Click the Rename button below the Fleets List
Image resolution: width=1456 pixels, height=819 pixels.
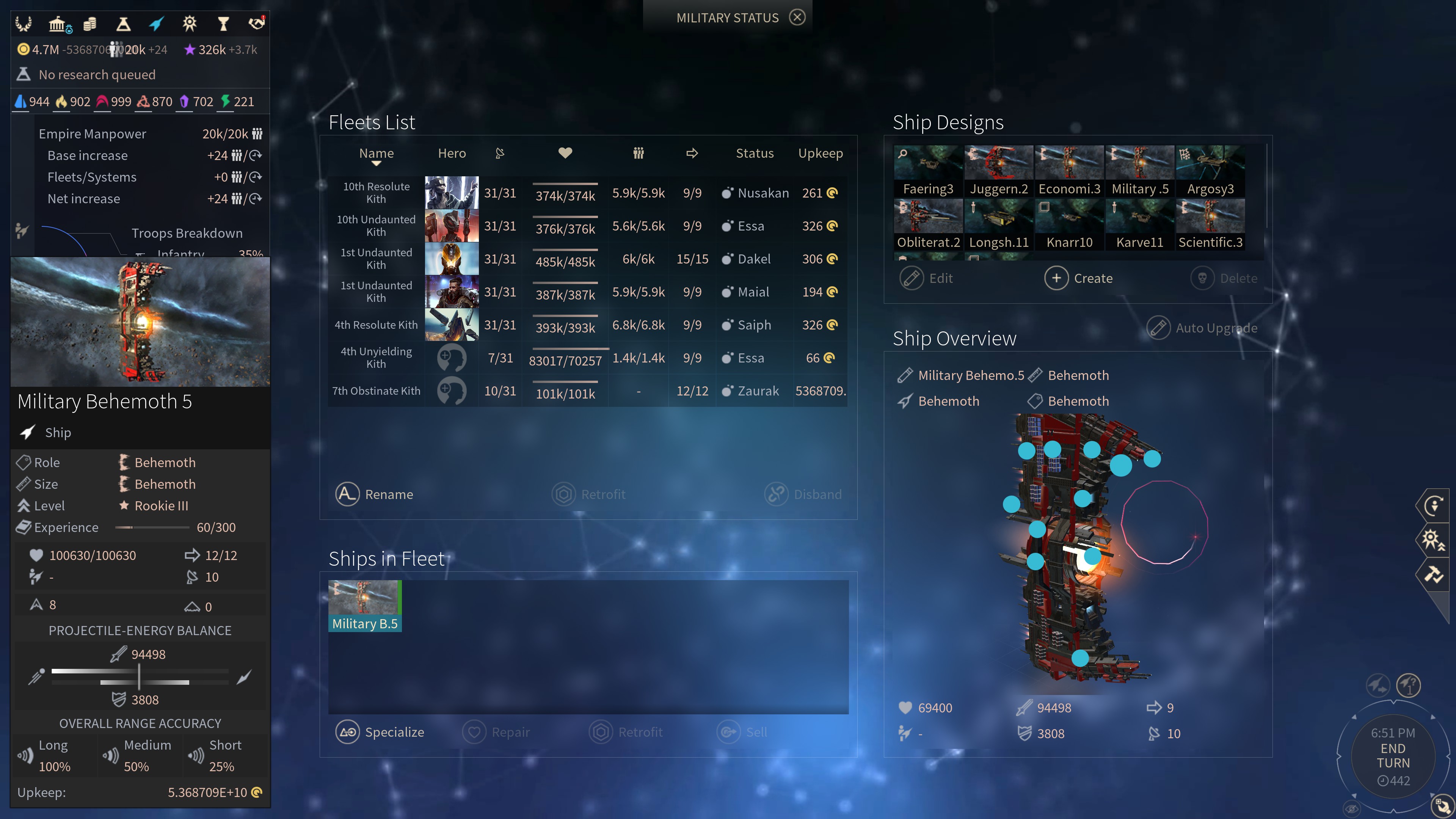tap(375, 494)
